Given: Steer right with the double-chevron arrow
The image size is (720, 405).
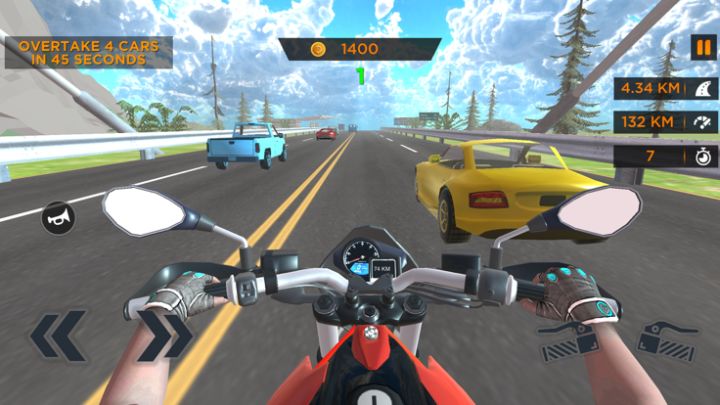Looking at the screenshot, I should 164,335.
